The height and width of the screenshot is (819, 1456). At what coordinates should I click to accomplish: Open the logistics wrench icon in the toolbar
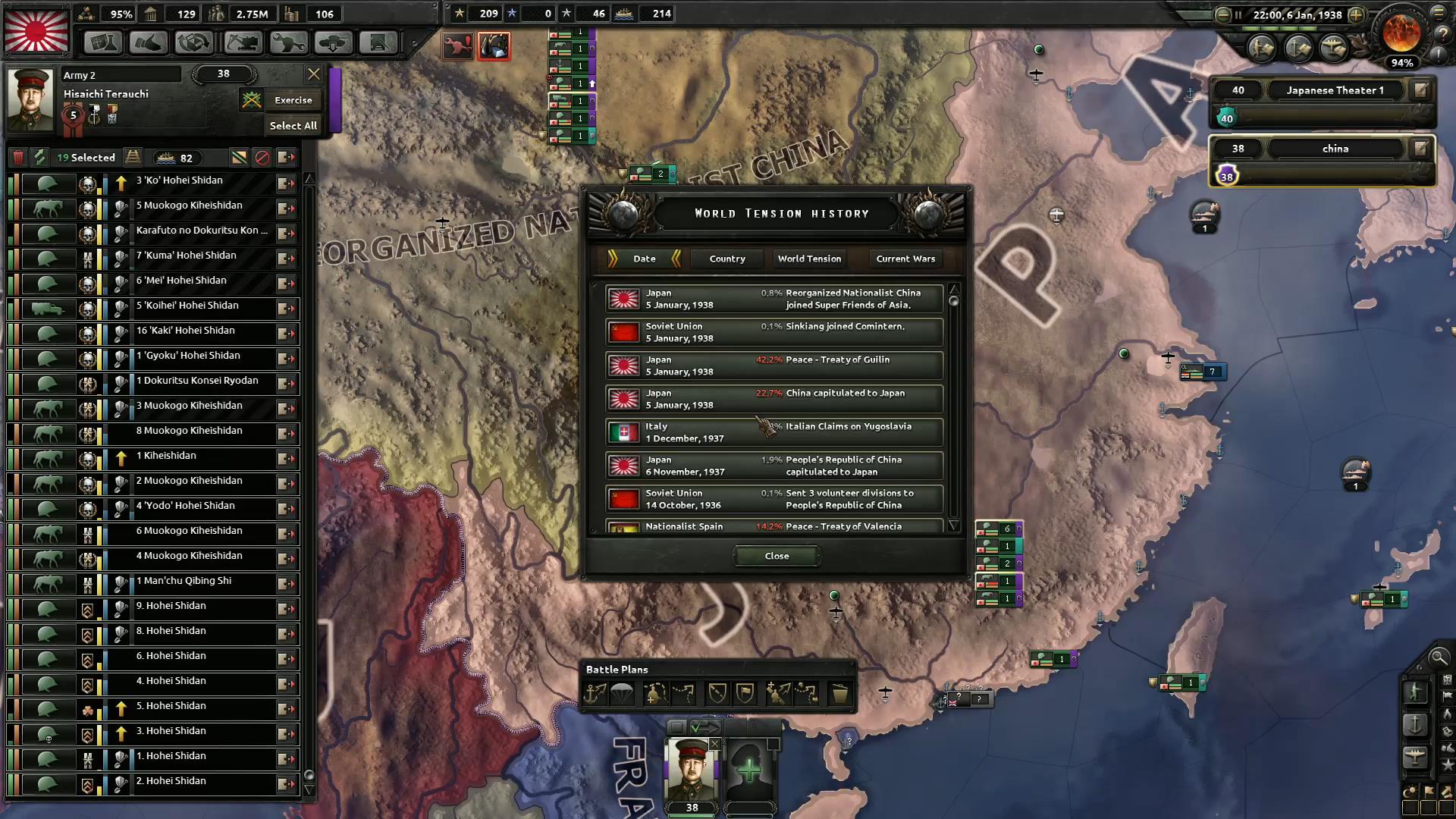287,42
